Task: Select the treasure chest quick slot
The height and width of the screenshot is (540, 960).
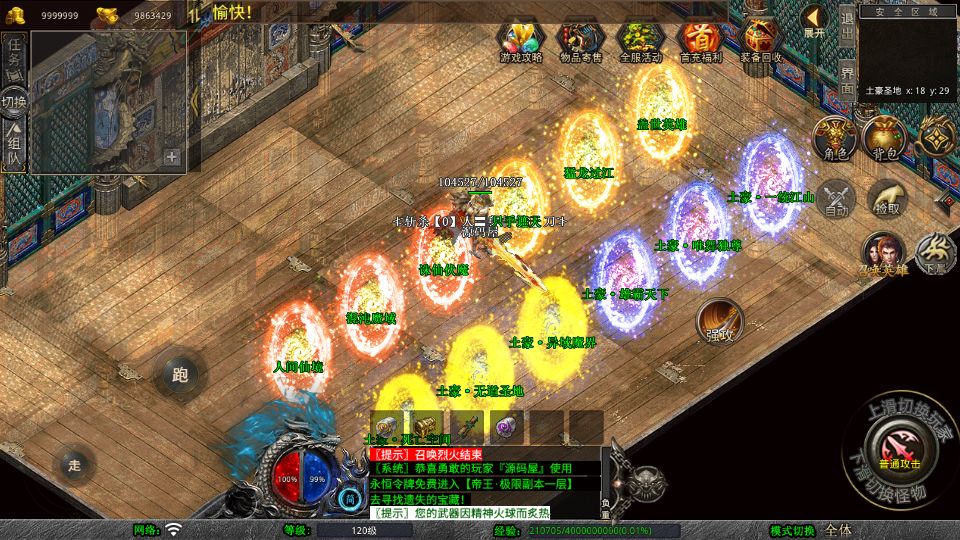Action: 425,425
